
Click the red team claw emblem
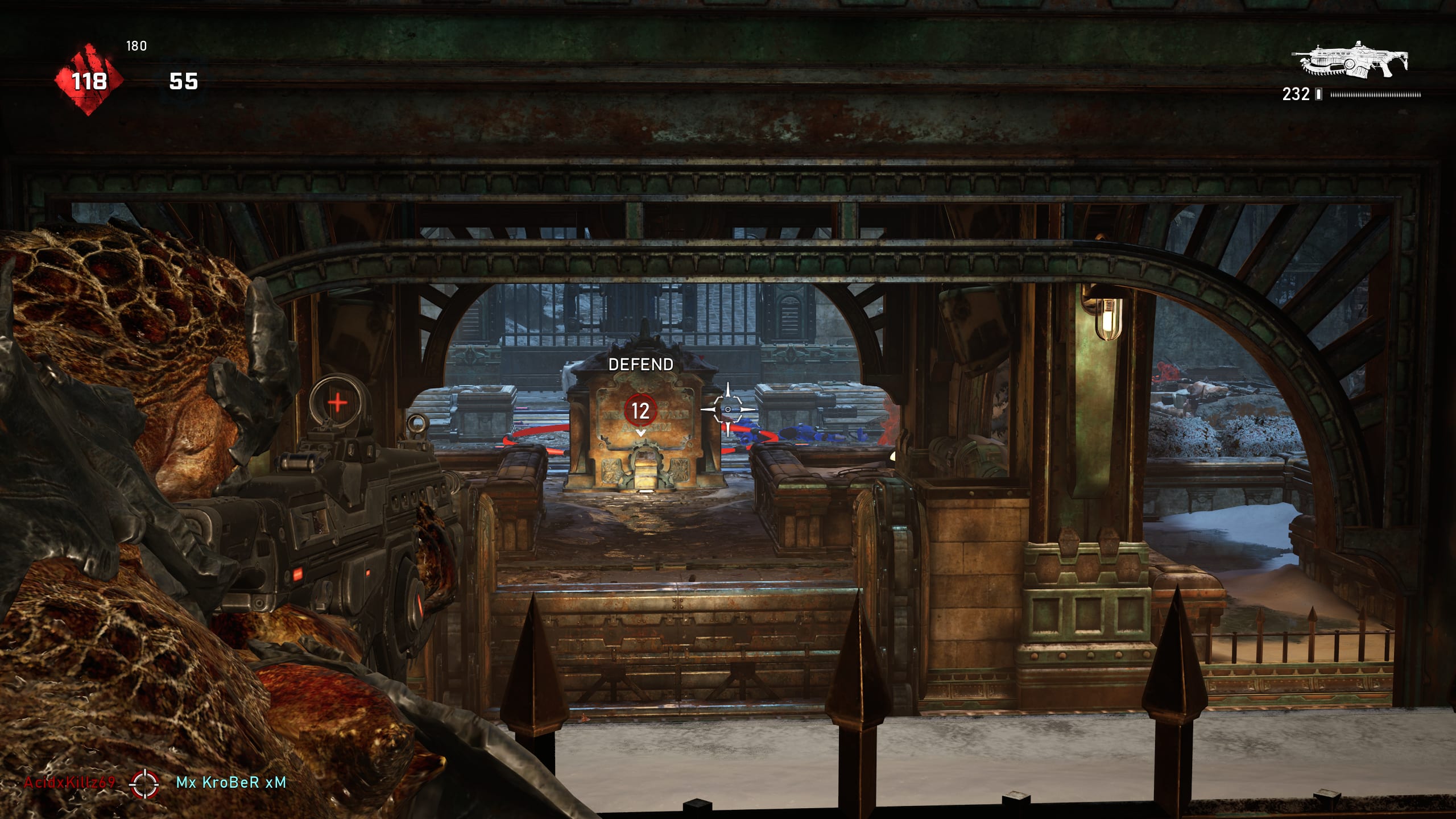(89, 80)
